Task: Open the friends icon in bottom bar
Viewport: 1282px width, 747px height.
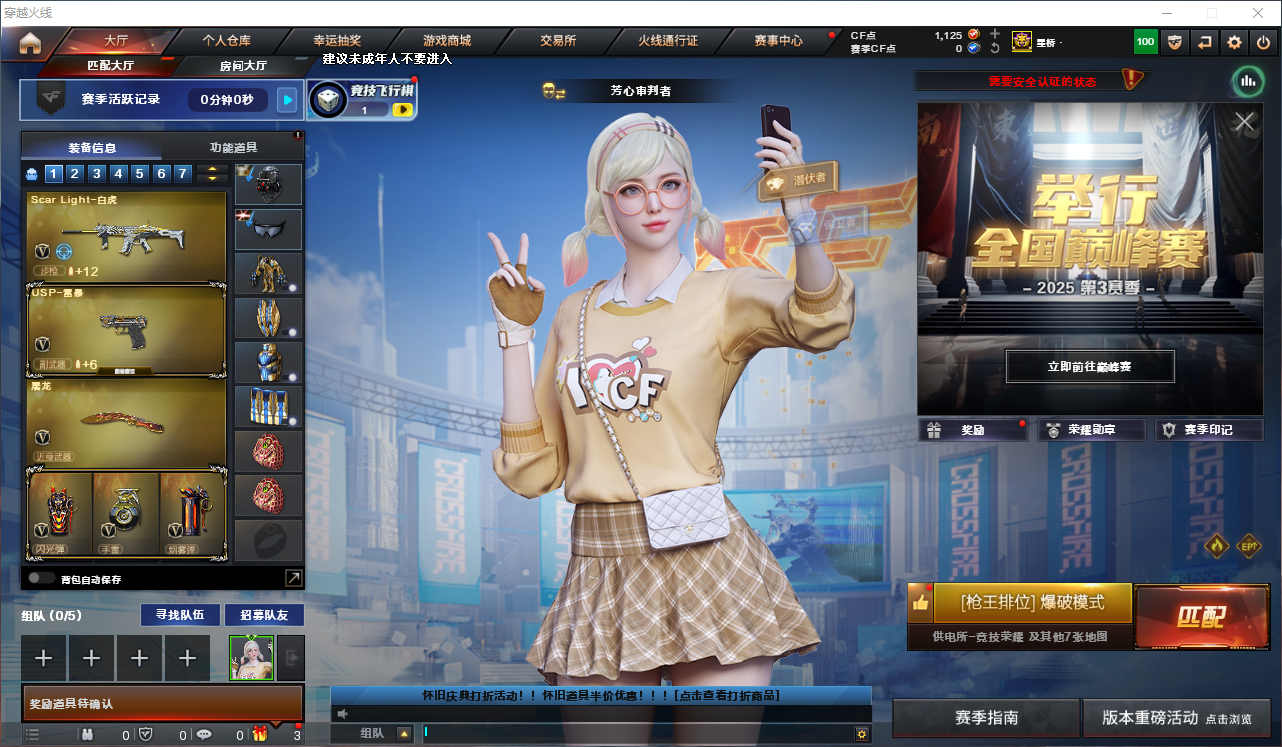Action: (x=87, y=734)
